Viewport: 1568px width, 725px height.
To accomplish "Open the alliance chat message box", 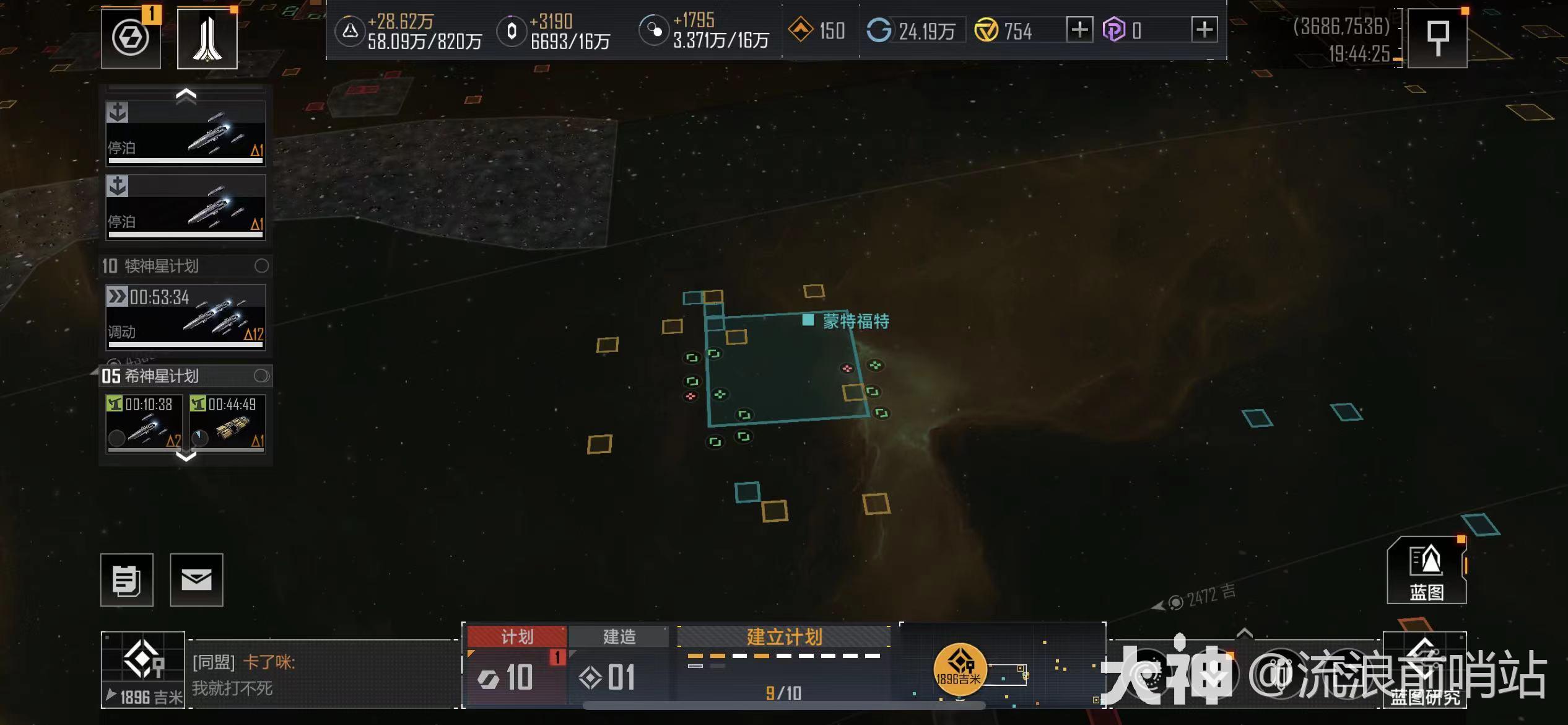I will 322,674.
